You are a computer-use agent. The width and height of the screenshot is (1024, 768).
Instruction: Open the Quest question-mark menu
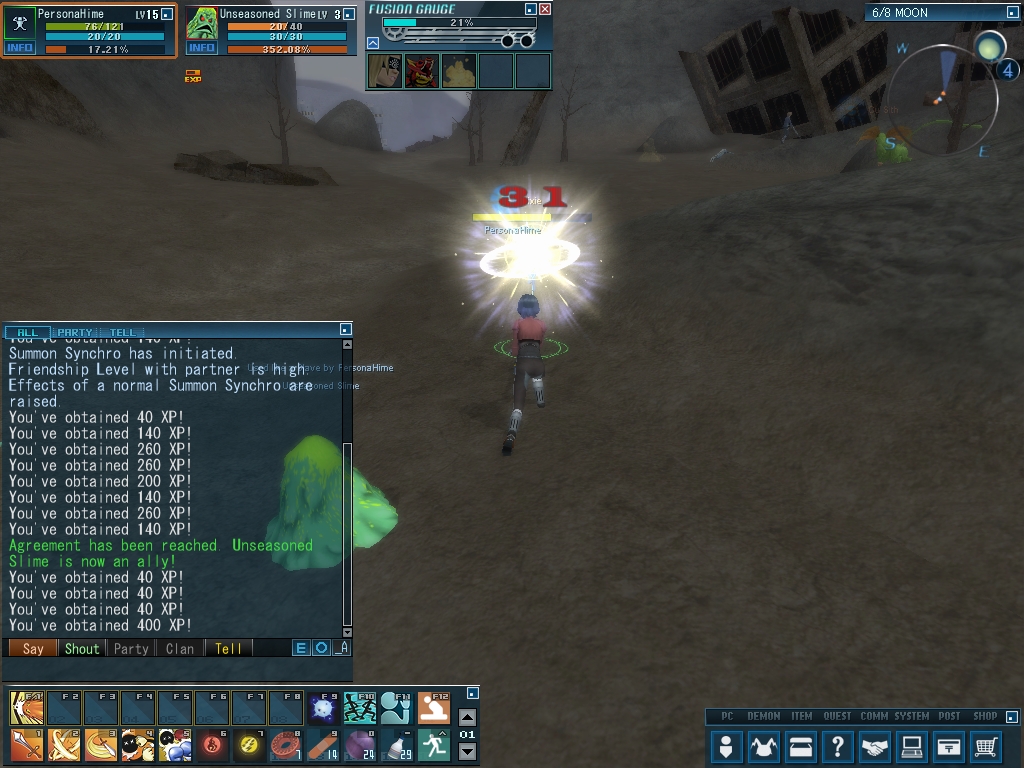click(838, 746)
